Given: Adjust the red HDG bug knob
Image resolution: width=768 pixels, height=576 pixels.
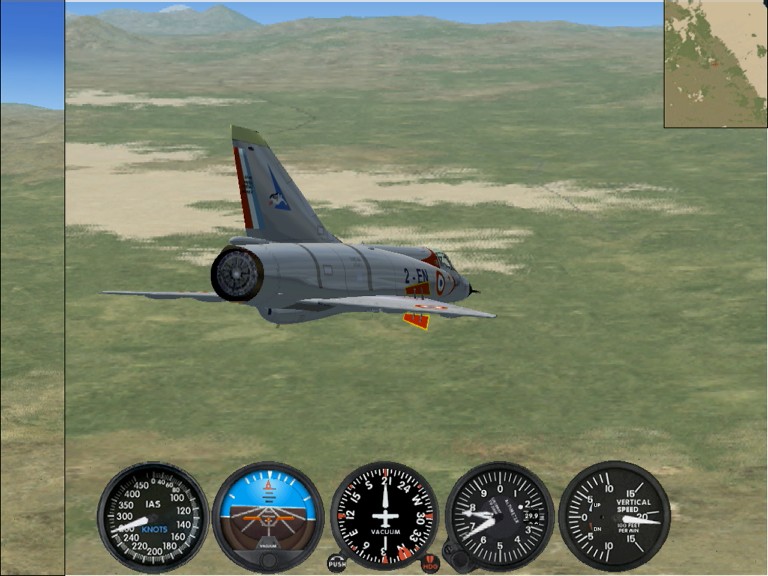Looking at the screenshot, I should 430,563.
